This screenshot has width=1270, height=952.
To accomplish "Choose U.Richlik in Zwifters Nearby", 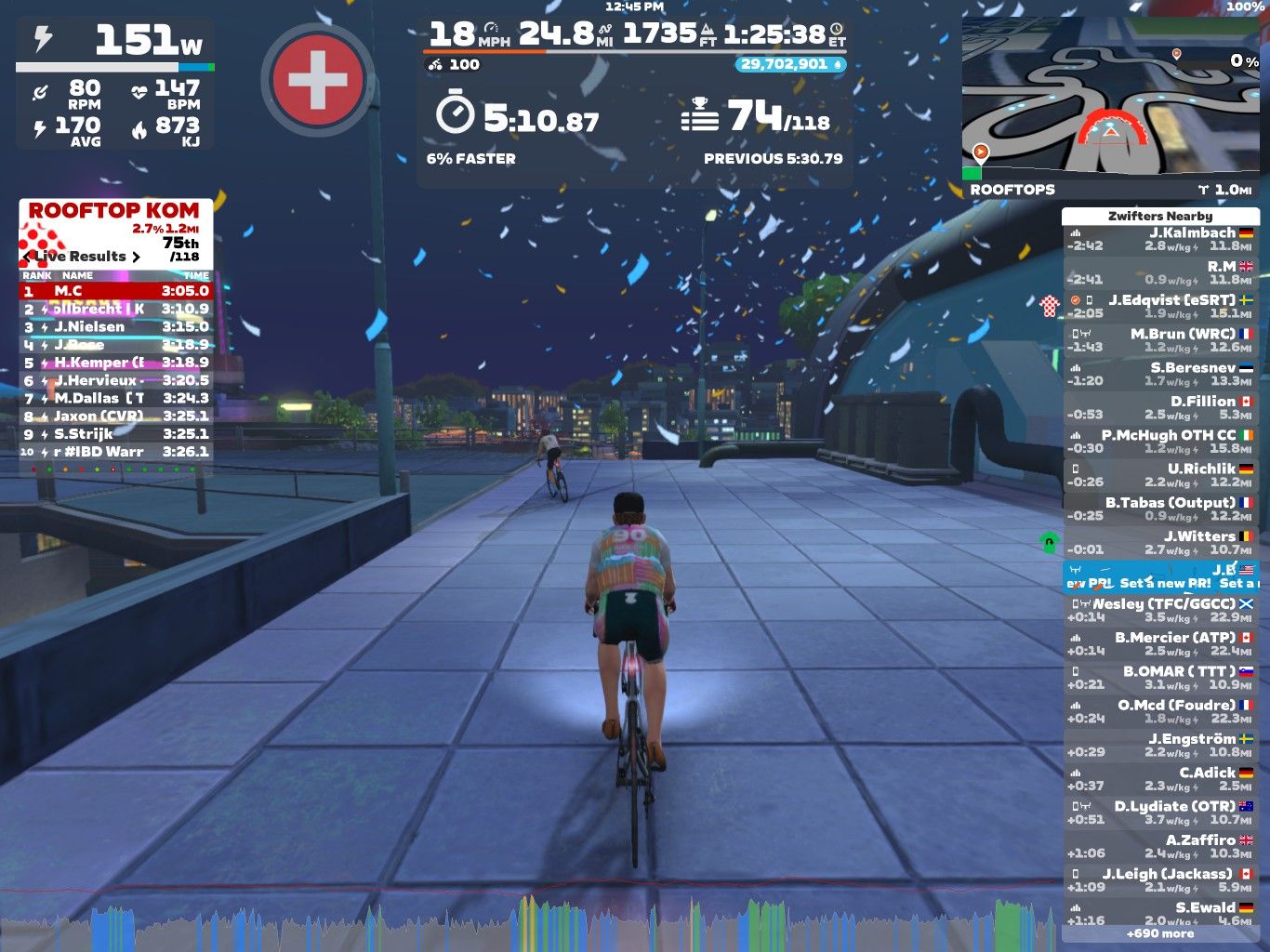I will pos(1159,475).
